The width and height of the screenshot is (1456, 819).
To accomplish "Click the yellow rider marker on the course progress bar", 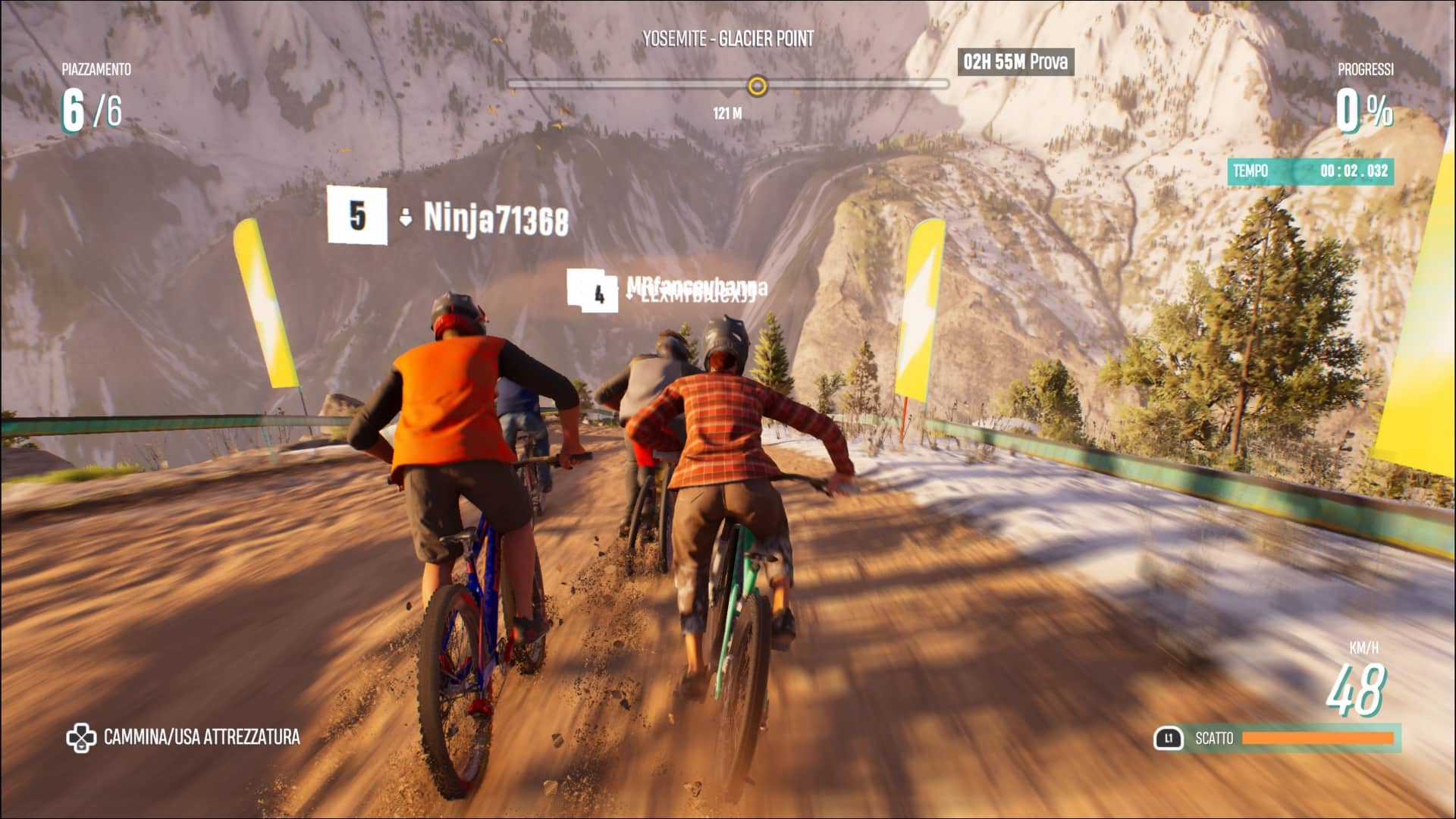I will [x=757, y=86].
